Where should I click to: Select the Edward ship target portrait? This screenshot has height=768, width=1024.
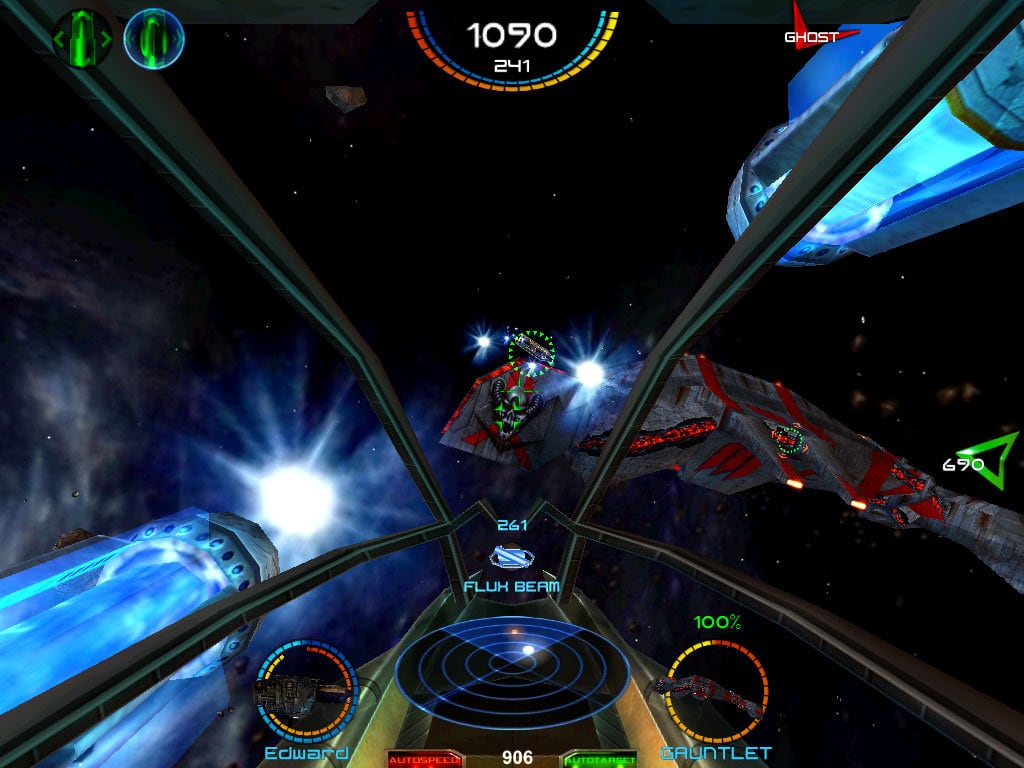306,690
